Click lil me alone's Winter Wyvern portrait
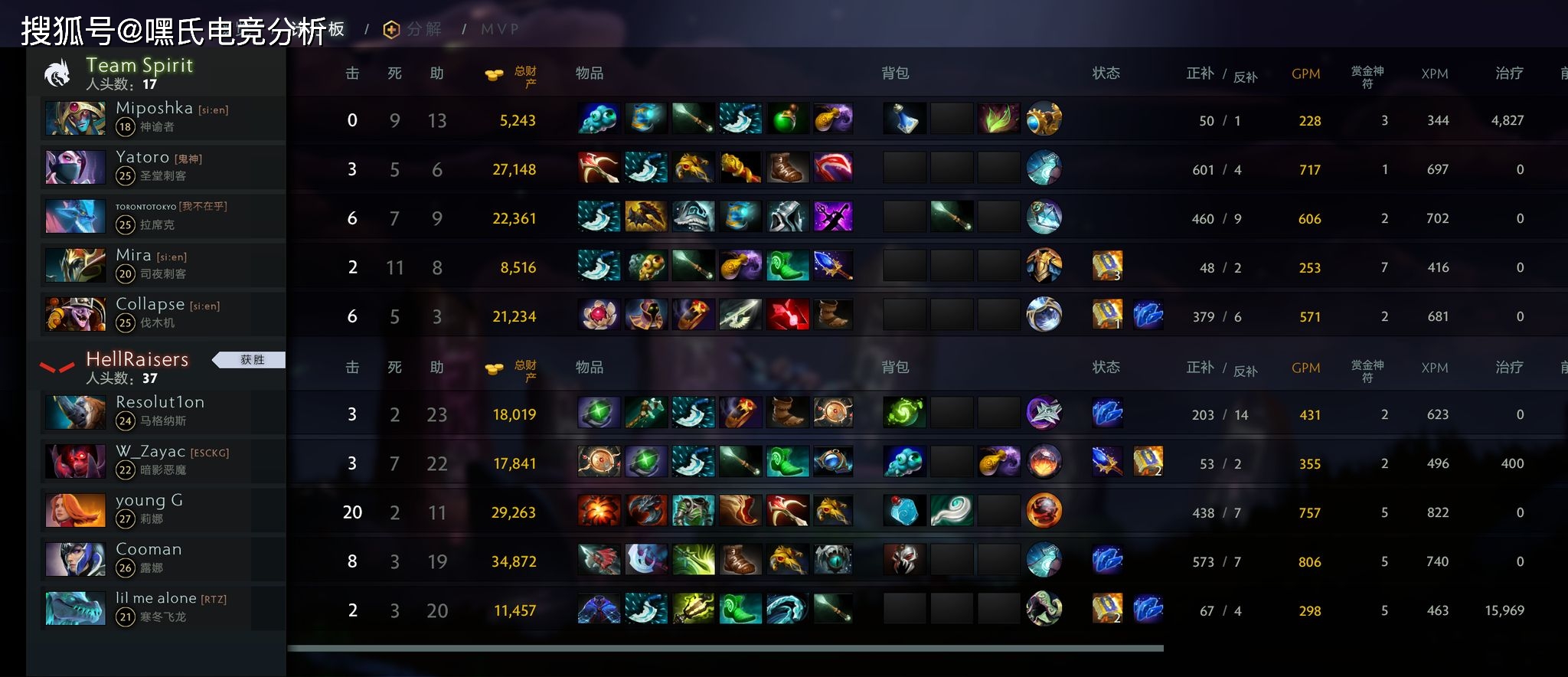Viewport: 1568px width, 677px height. (x=74, y=608)
